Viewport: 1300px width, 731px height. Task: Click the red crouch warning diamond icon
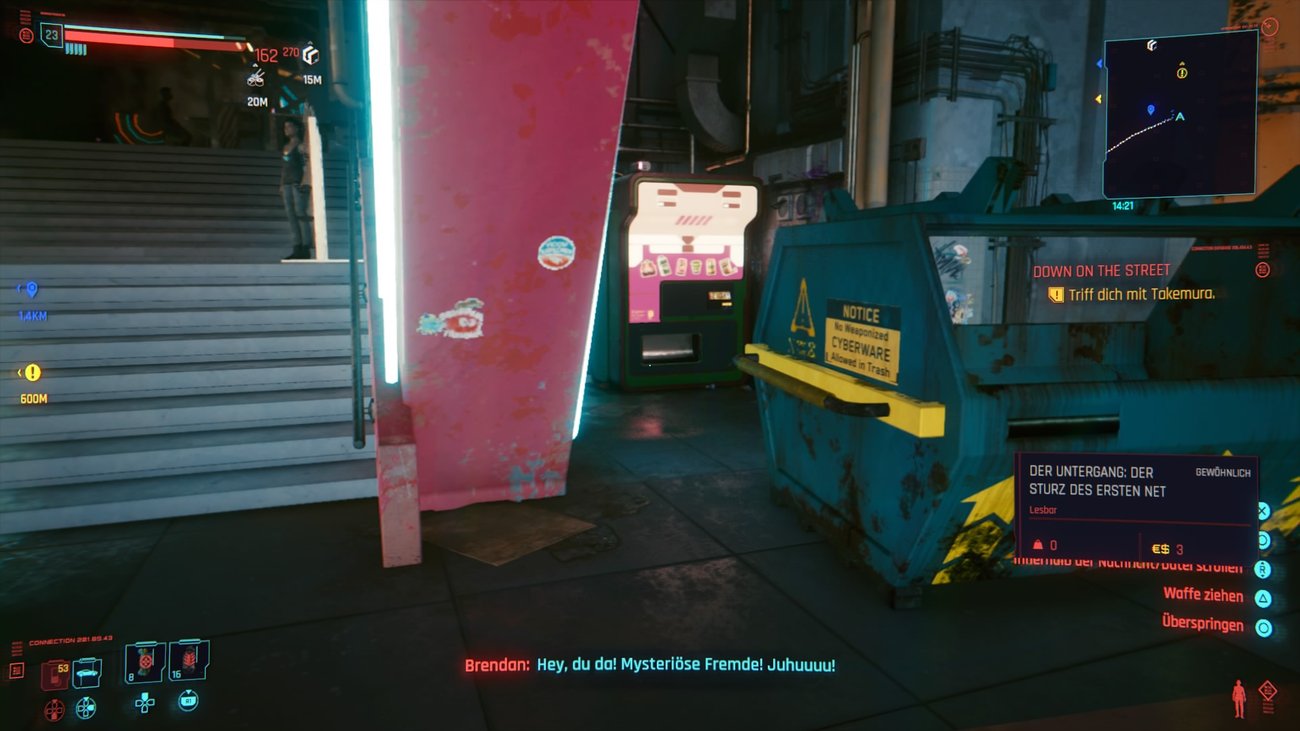point(1267,690)
